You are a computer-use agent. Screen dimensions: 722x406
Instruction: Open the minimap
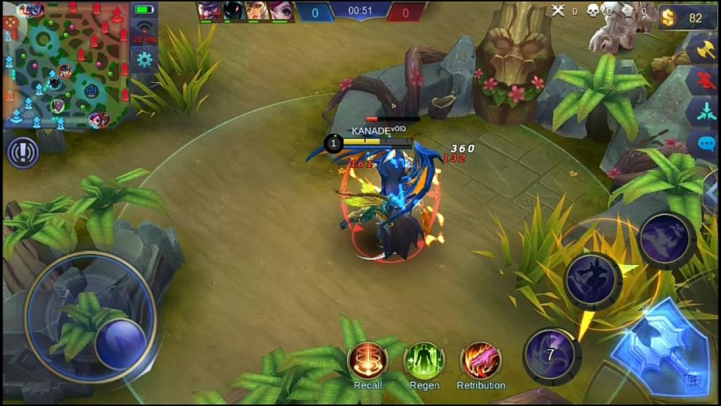pos(64,66)
